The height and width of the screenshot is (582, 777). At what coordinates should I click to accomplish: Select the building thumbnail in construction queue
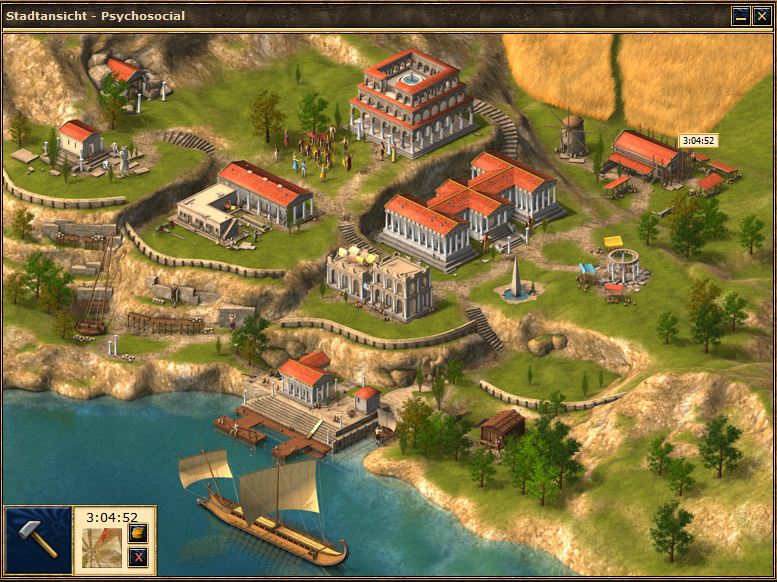(x=102, y=549)
